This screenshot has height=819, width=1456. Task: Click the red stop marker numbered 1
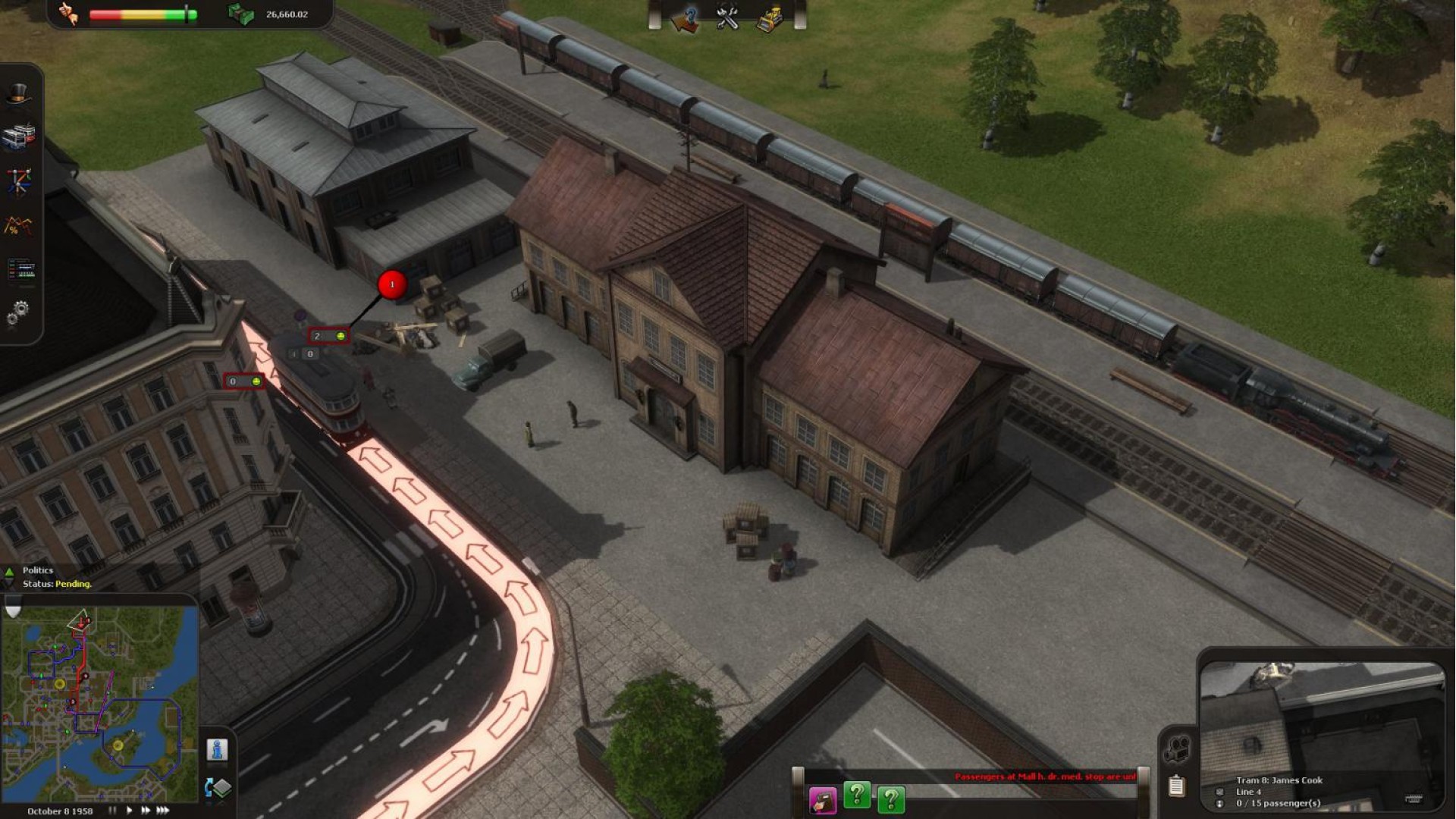pos(392,284)
